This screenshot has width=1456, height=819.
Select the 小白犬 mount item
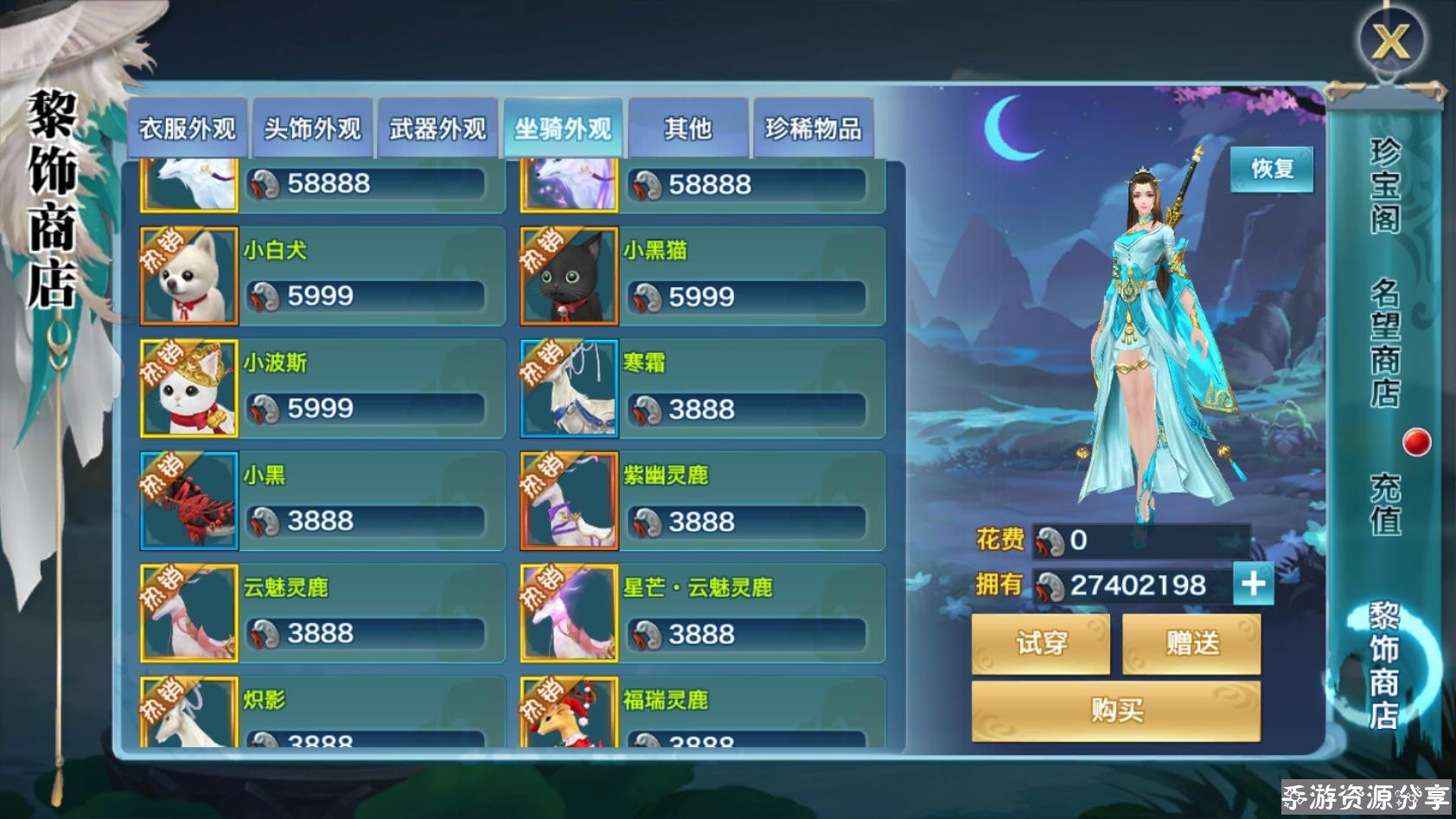[x=322, y=276]
